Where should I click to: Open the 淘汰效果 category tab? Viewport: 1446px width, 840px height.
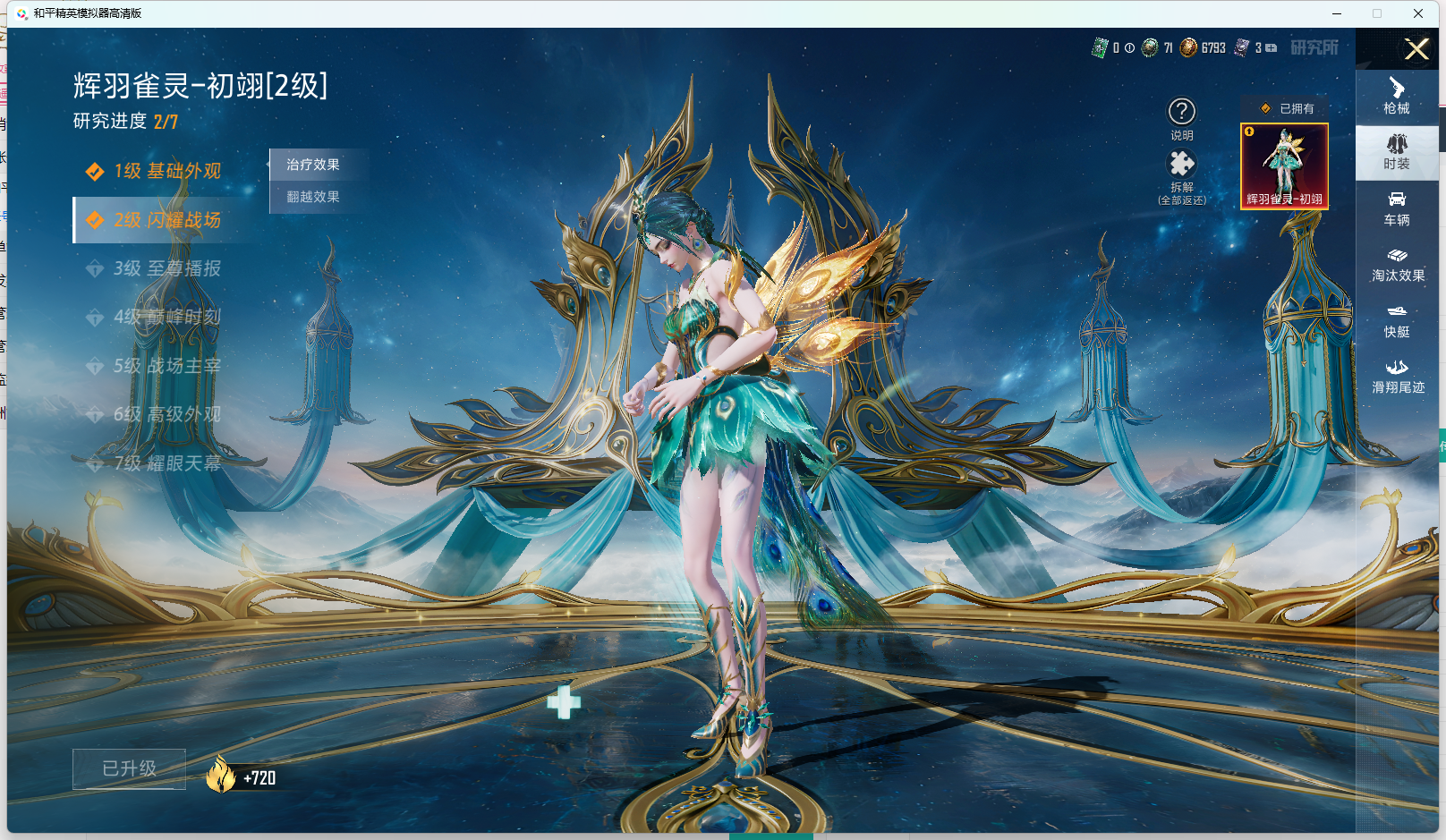[x=1398, y=265]
